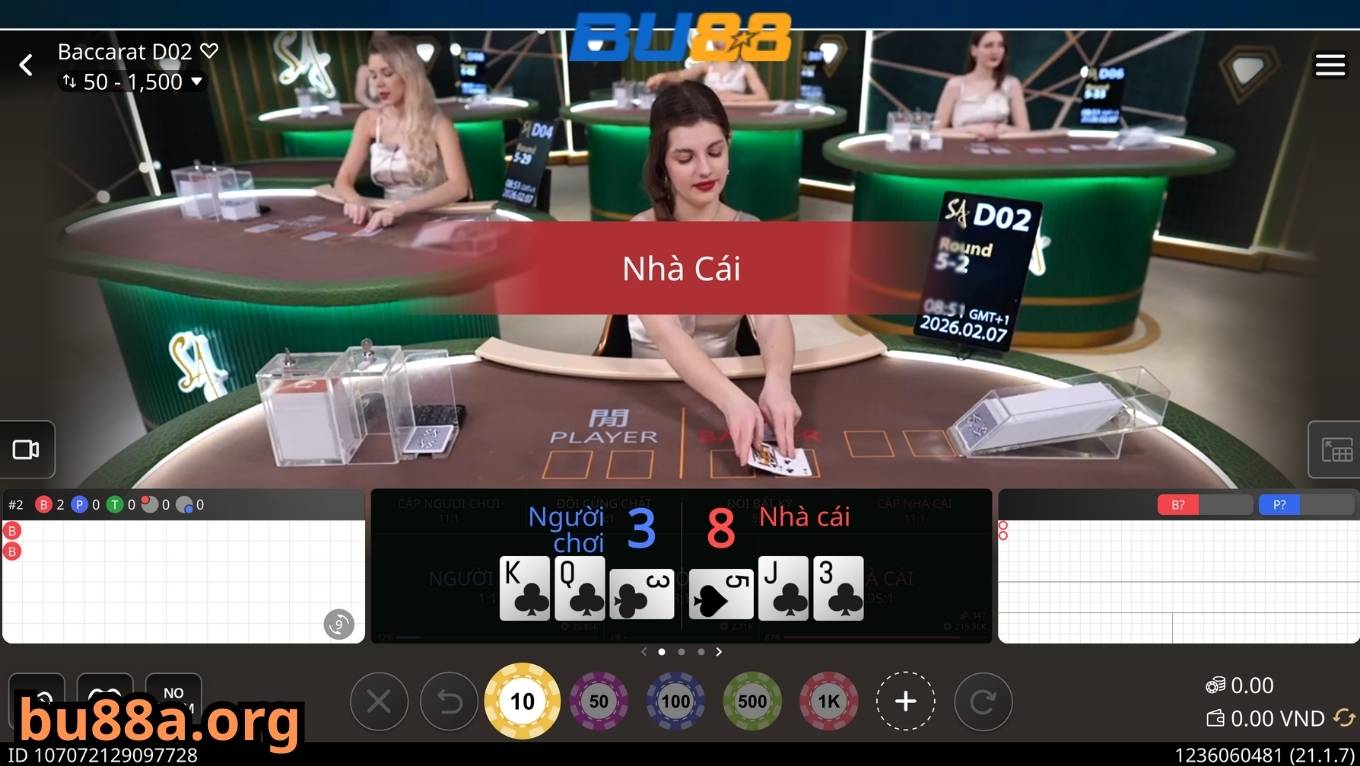
Task: Switch camera view with the video camera icon
Action: pyautogui.click(x=25, y=449)
